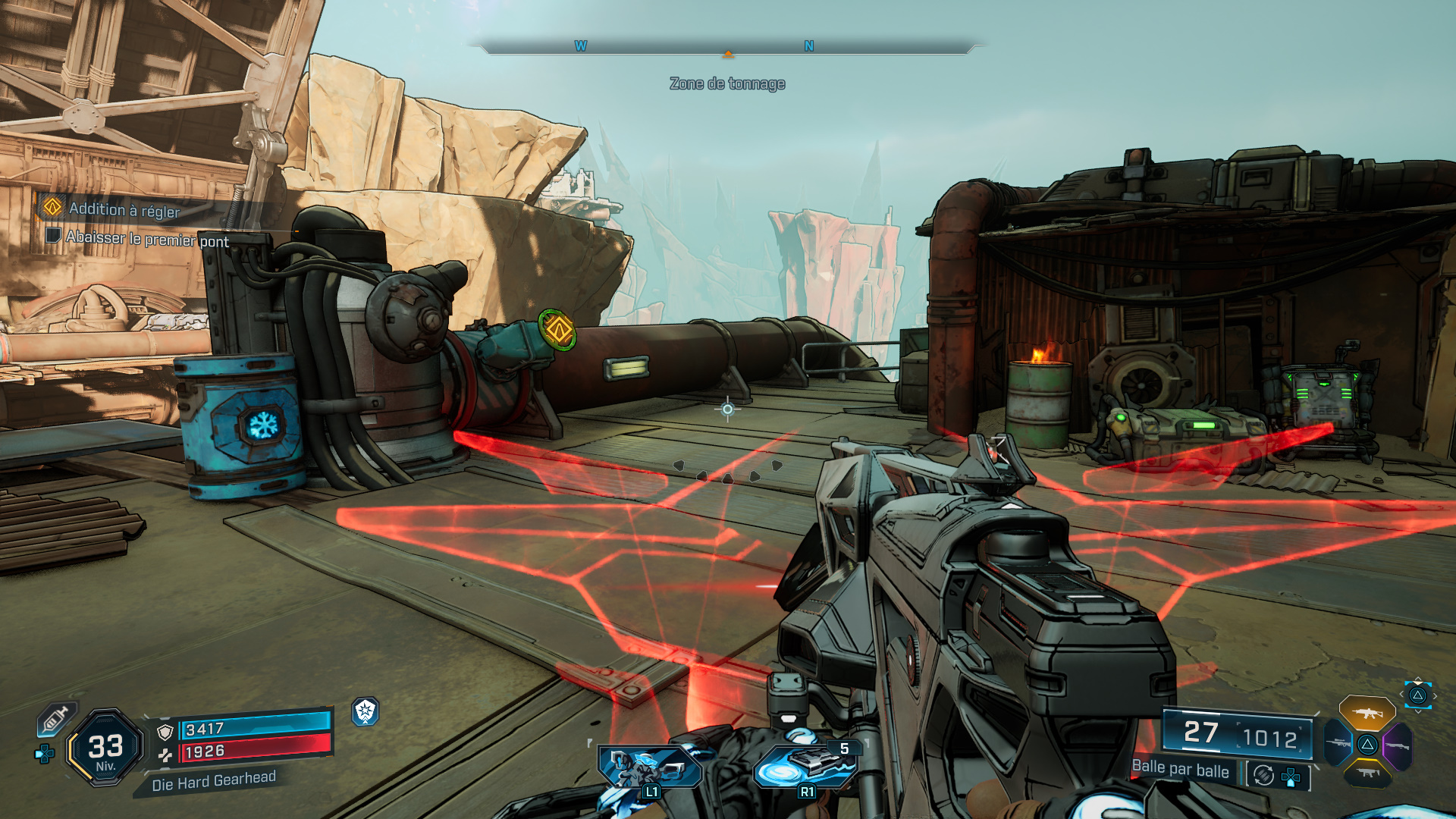Select the "Abaisser le premier pont" objective
Screen dimensions: 1456x819
(x=146, y=239)
